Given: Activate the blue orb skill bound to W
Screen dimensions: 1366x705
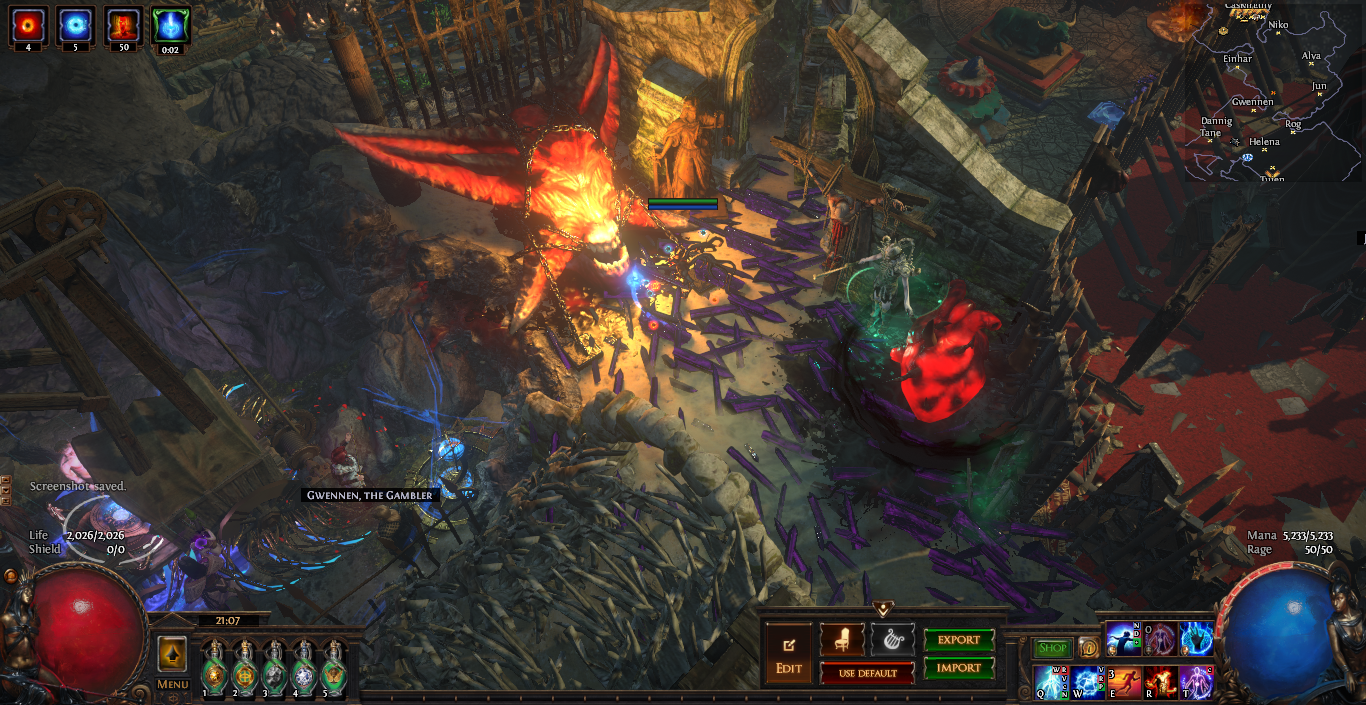Looking at the screenshot, I should click(1088, 682).
